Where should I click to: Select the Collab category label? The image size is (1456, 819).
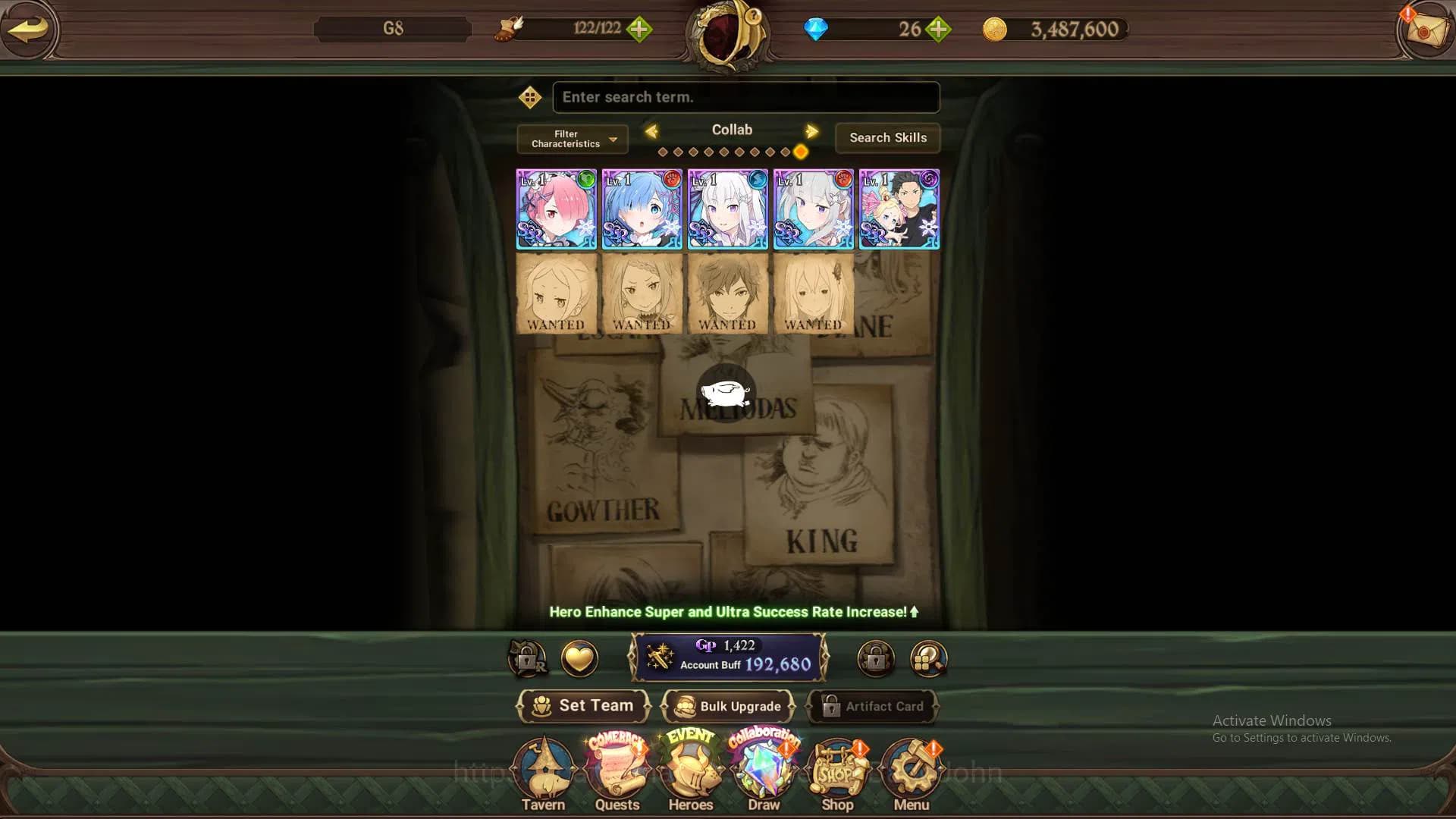click(x=731, y=130)
